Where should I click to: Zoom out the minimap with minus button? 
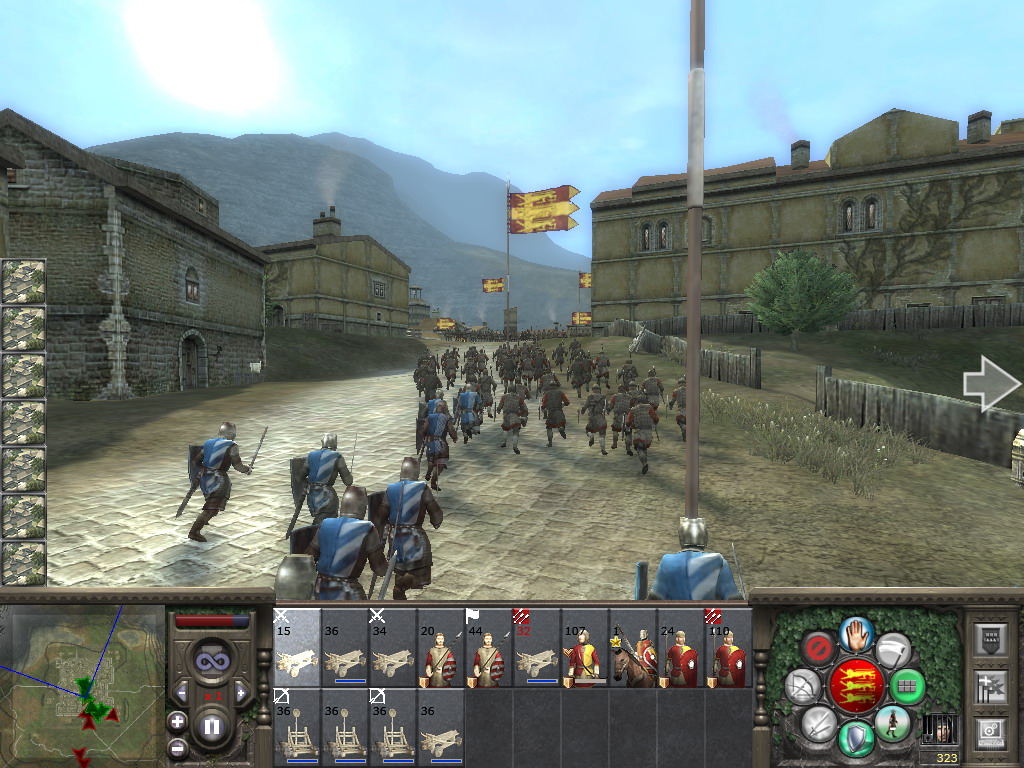coord(178,746)
